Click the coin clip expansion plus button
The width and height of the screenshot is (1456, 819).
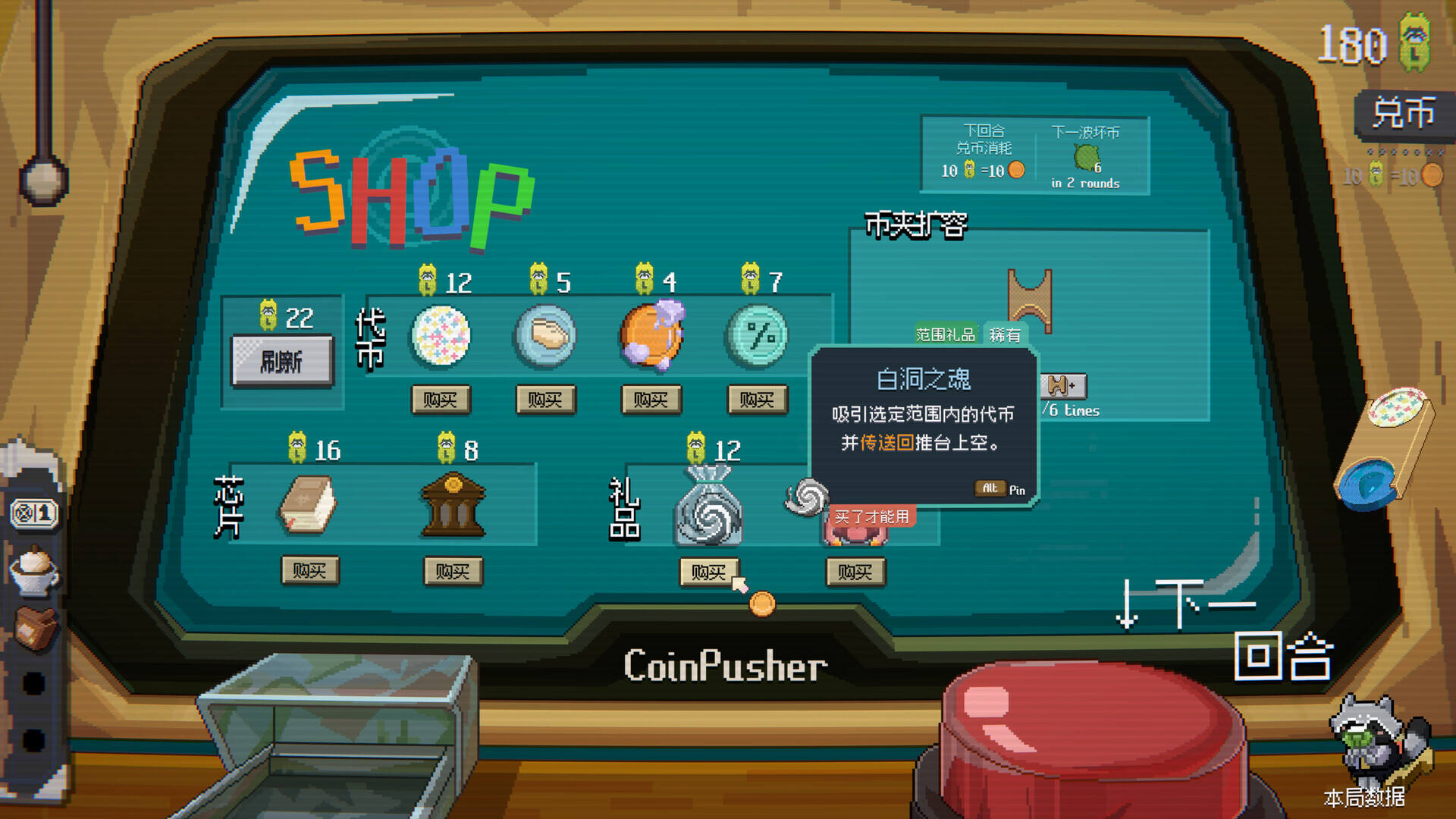pyautogui.click(x=1062, y=386)
